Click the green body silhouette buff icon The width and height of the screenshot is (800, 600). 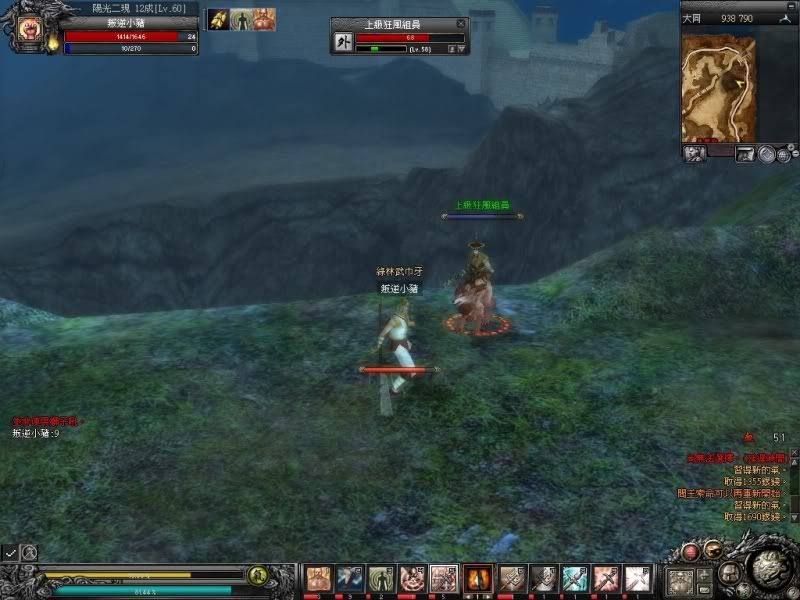point(240,20)
